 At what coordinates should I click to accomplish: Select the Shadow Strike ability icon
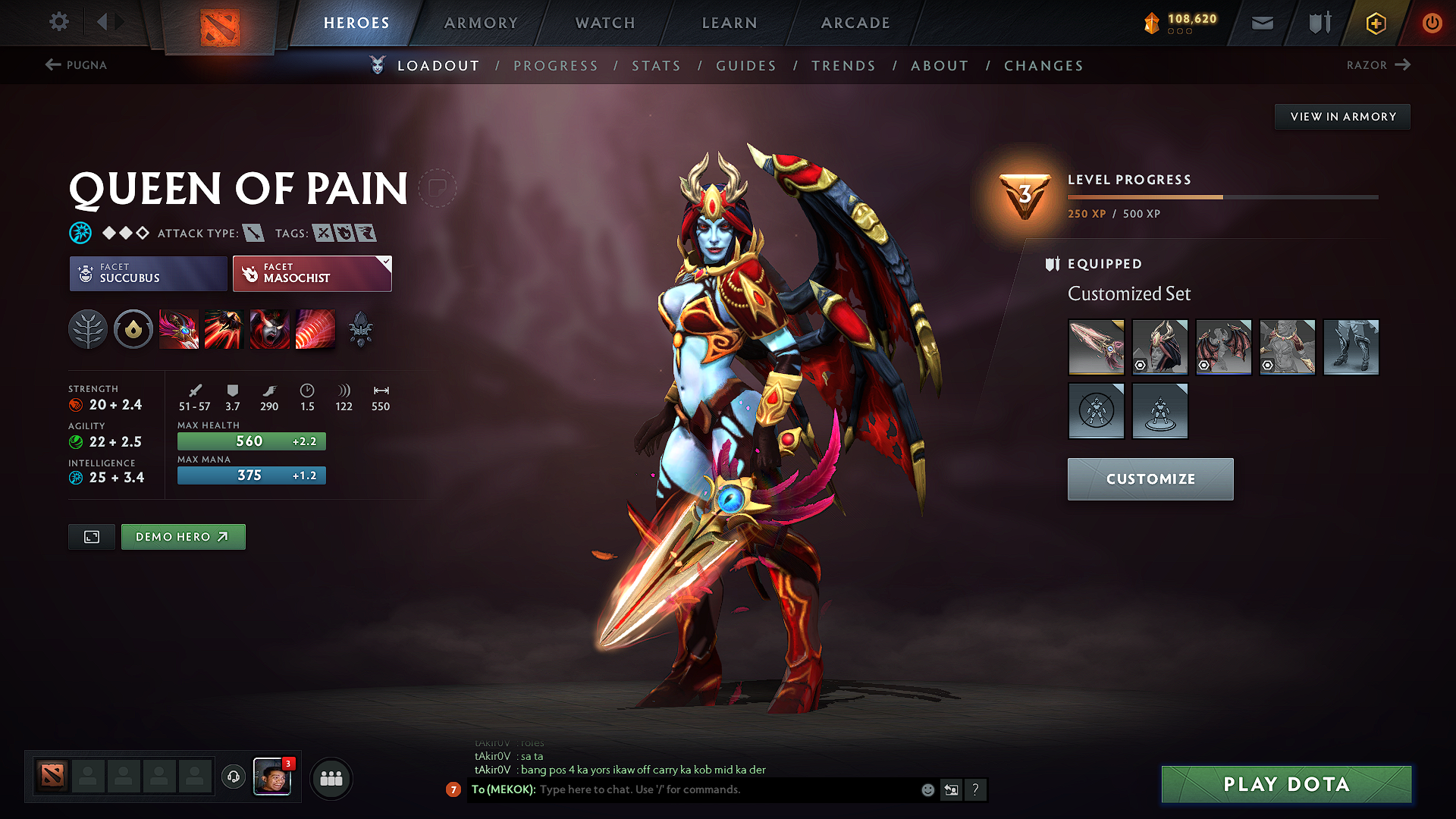(179, 329)
